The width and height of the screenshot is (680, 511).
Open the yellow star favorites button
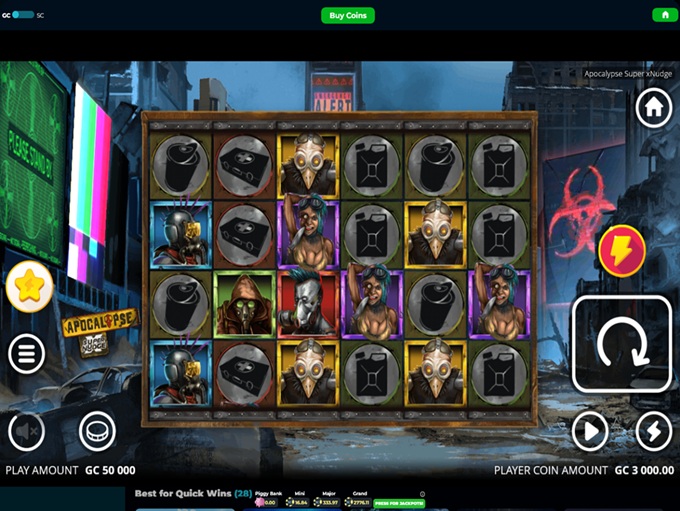click(30, 287)
